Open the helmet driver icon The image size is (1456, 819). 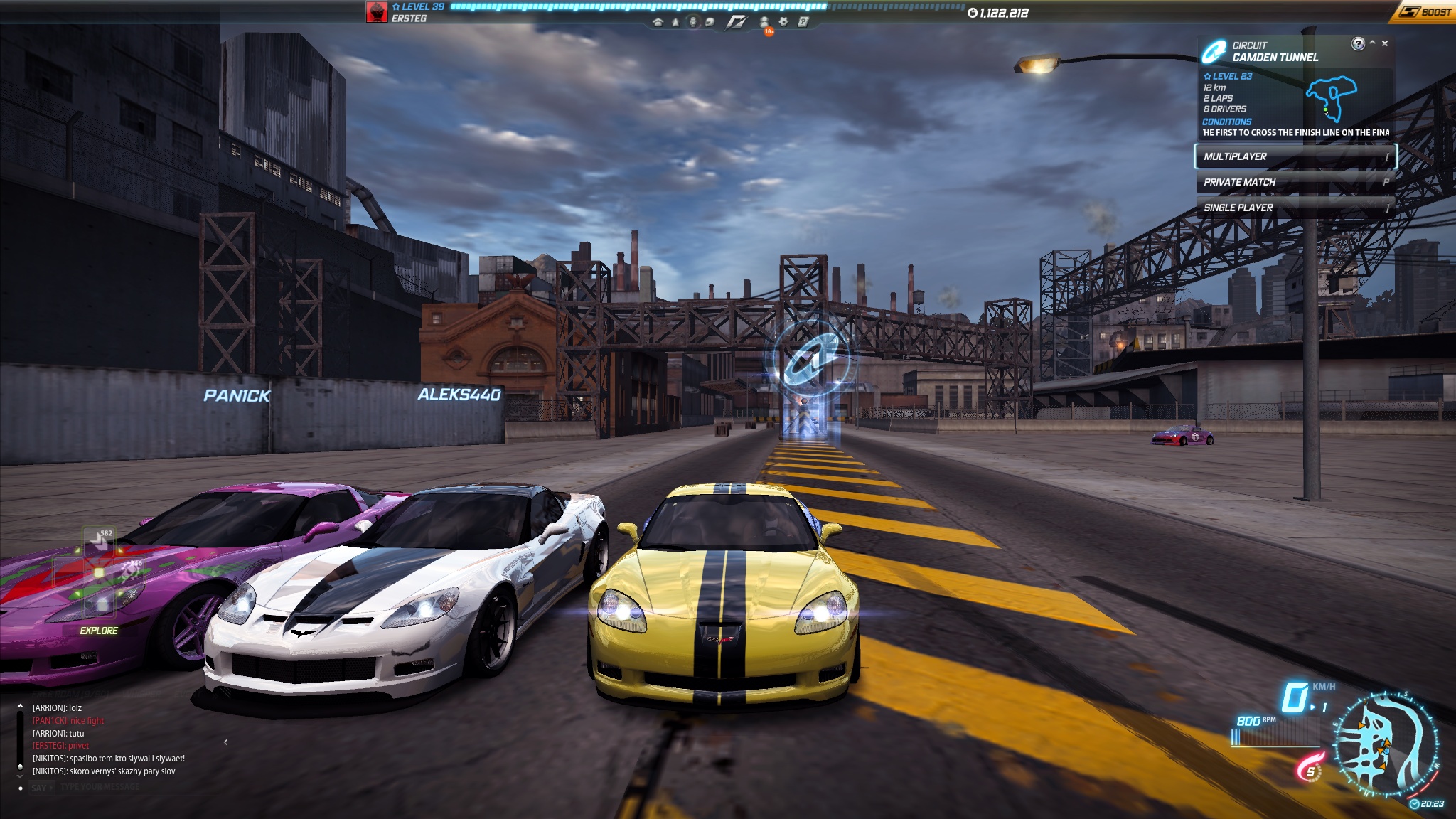pos(710,22)
